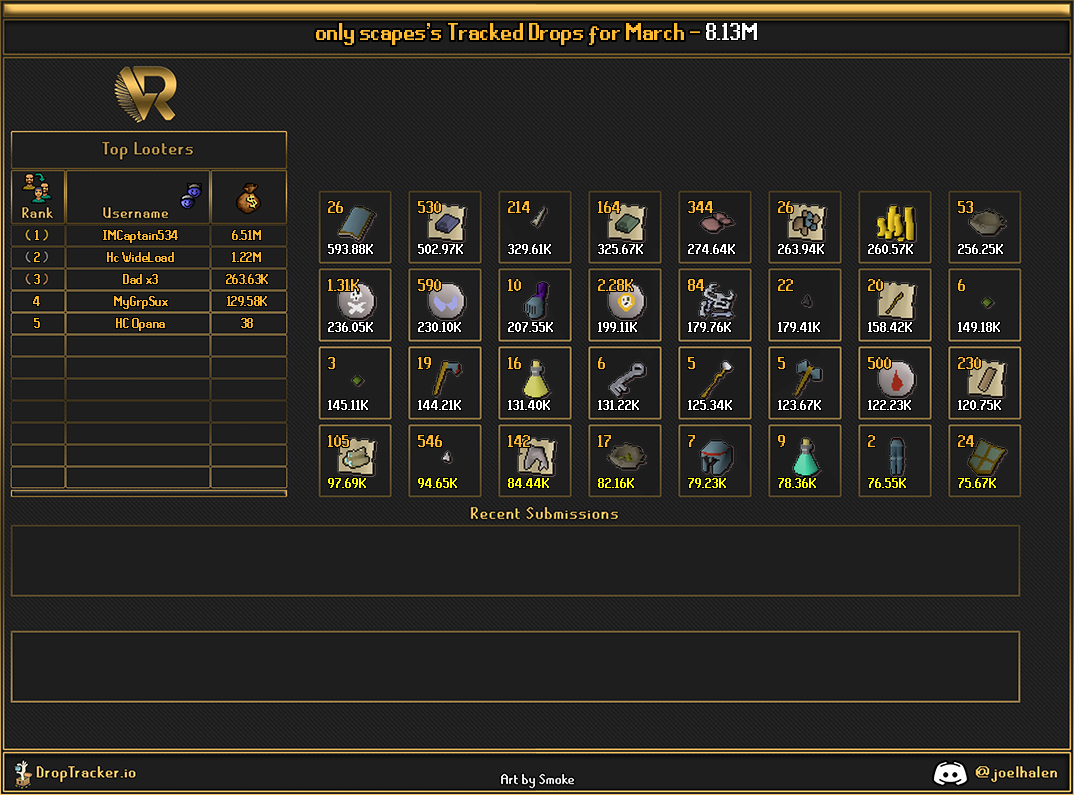Image resolution: width=1074 pixels, height=795 pixels.
Task: Select the red blood rune slot
Action: 894,383
